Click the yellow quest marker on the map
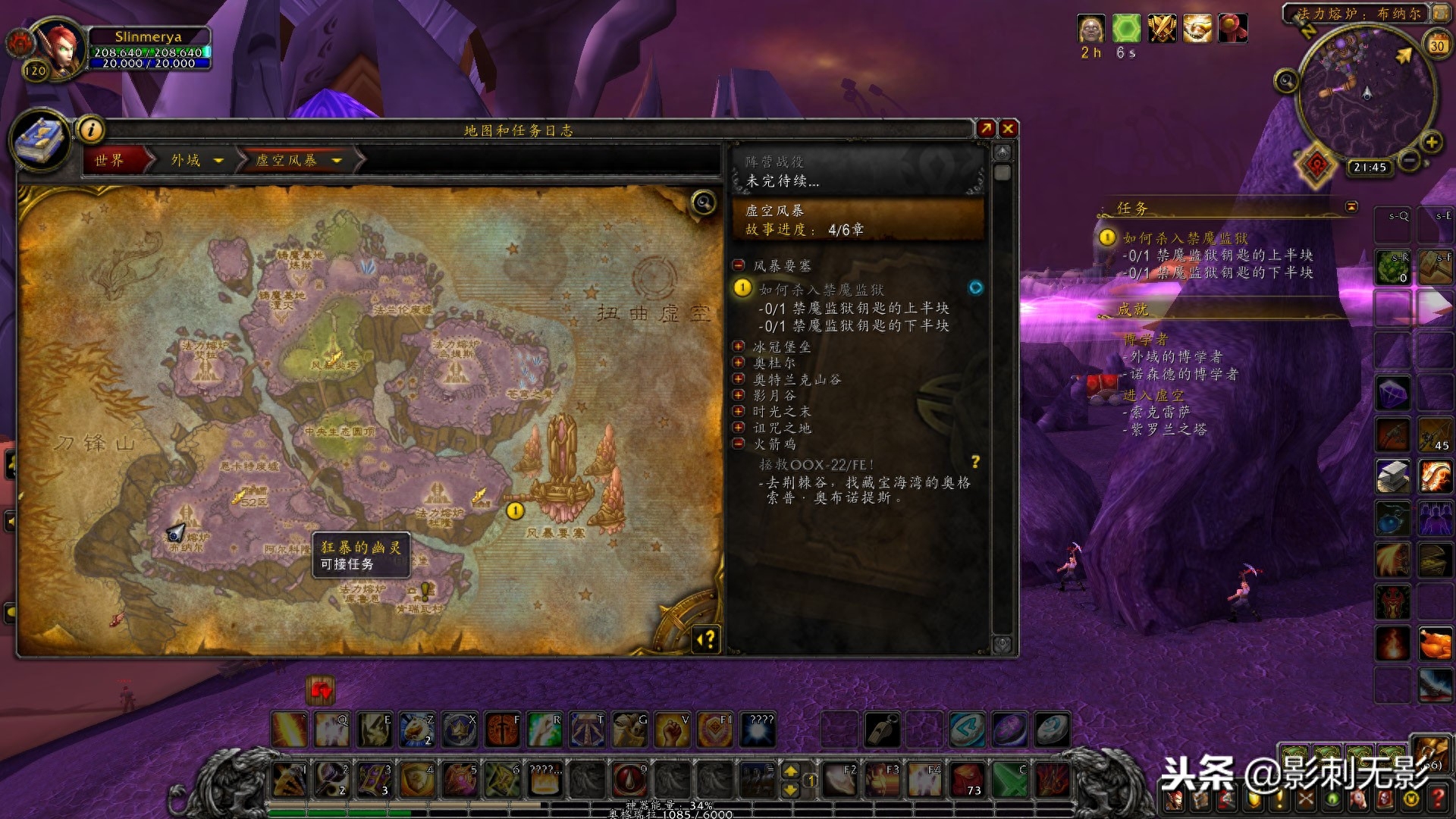The width and height of the screenshot is (1456, 819). (x=515, y=511)
